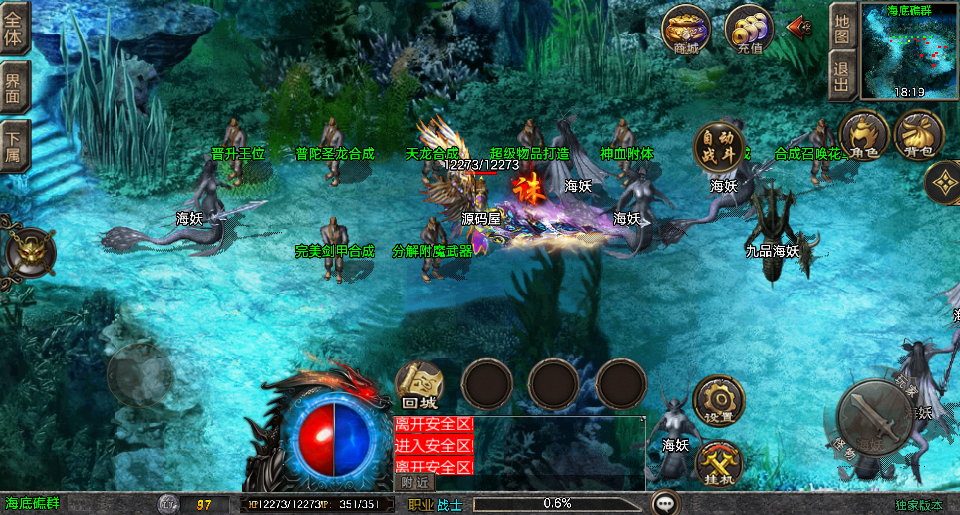This screenshot has height=515, width=960.
Task: Activate 挂机 idle mode
Action: click(x=718, y=463)
